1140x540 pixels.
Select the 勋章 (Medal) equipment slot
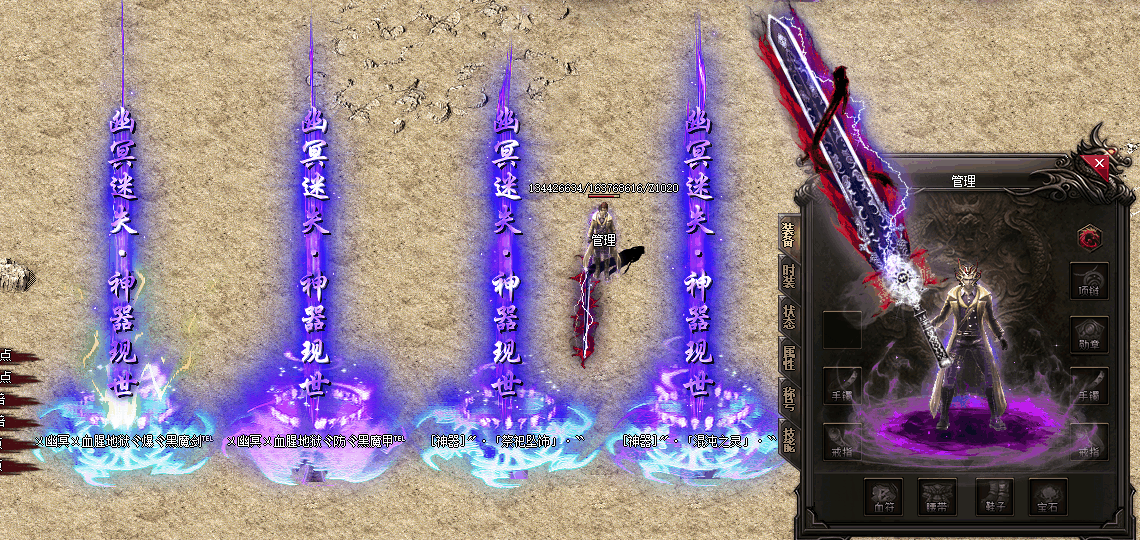click(1089, 335)
